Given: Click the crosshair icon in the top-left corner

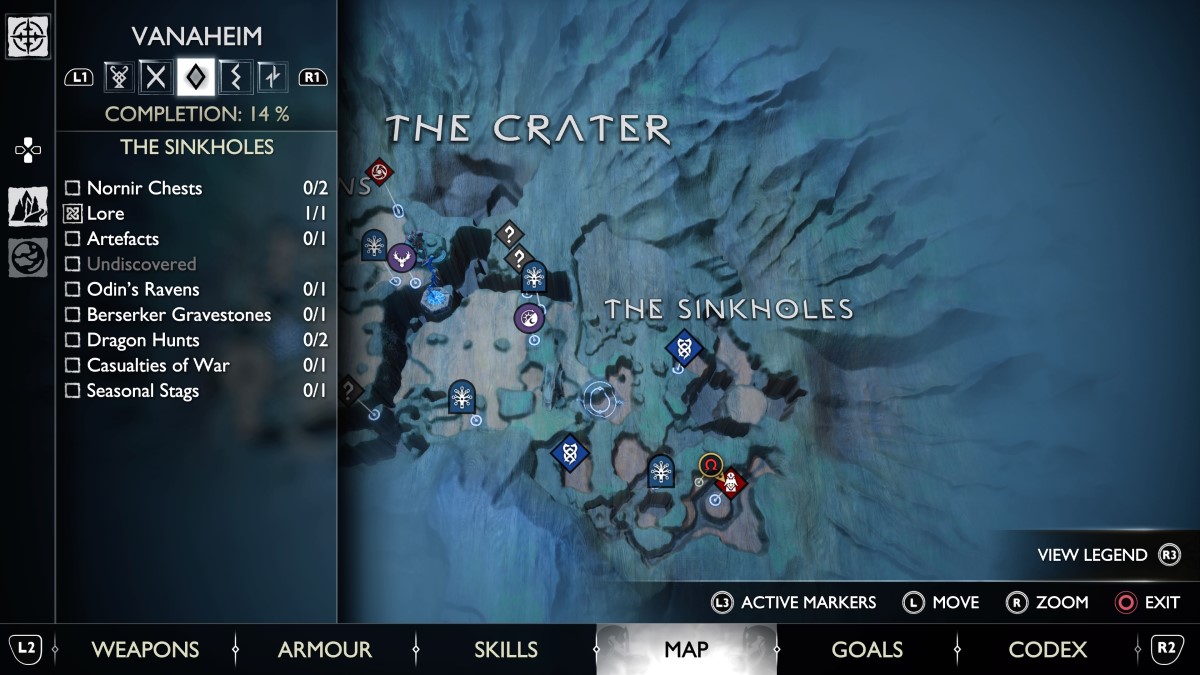Looking at the screenshot, I should click(27, 37).
